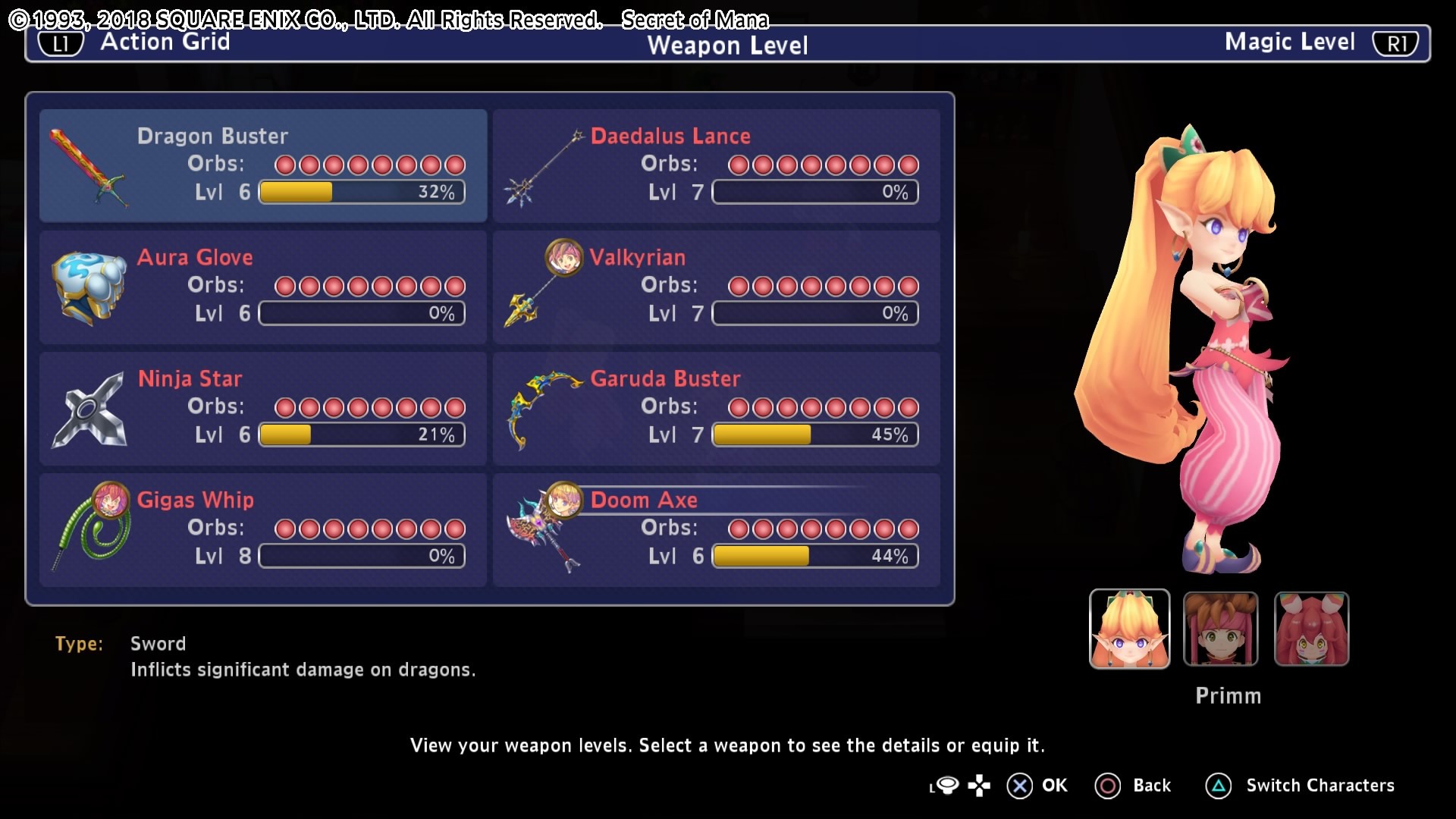Select the Daedalus Lance weapon
The width and height of the screenshot is (1456, 819).
click(x=717, y=165)
